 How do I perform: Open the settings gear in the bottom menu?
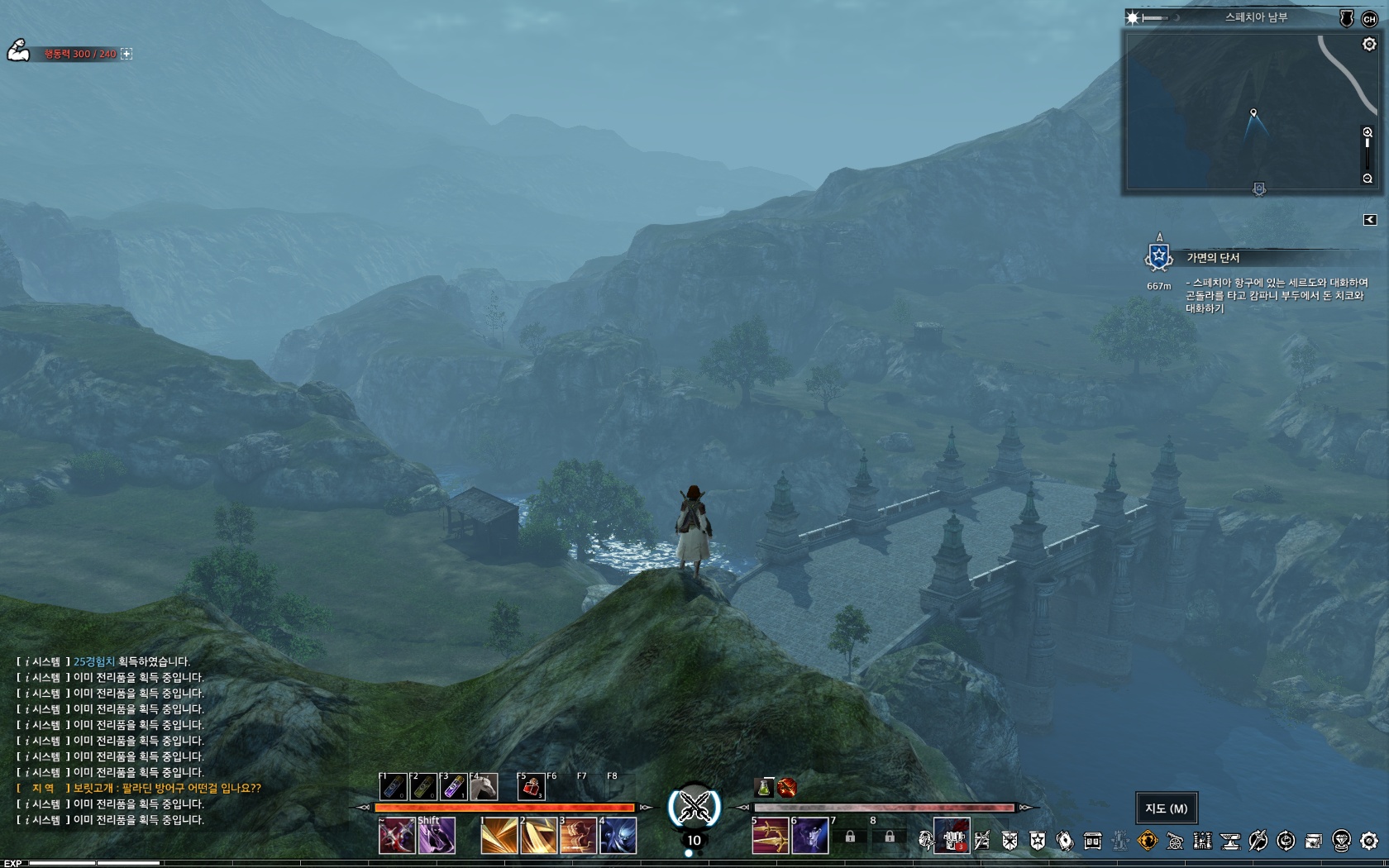pyautogui.click(x=1369, y=841)
